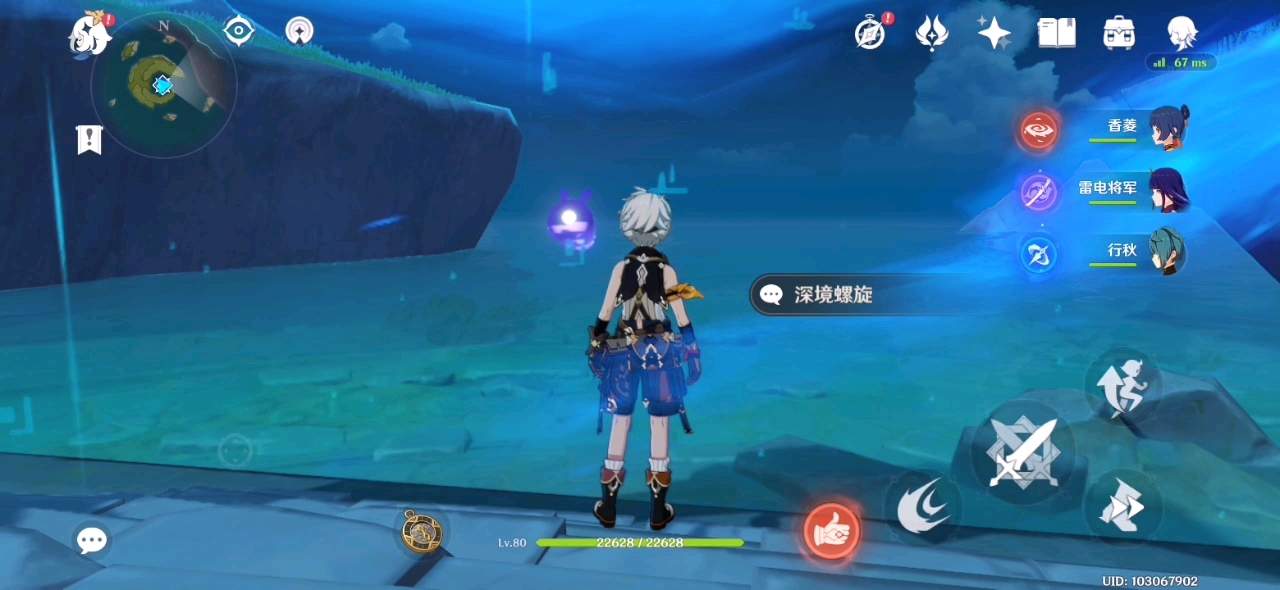Open the character profile head icon

tap(1182, 33)
